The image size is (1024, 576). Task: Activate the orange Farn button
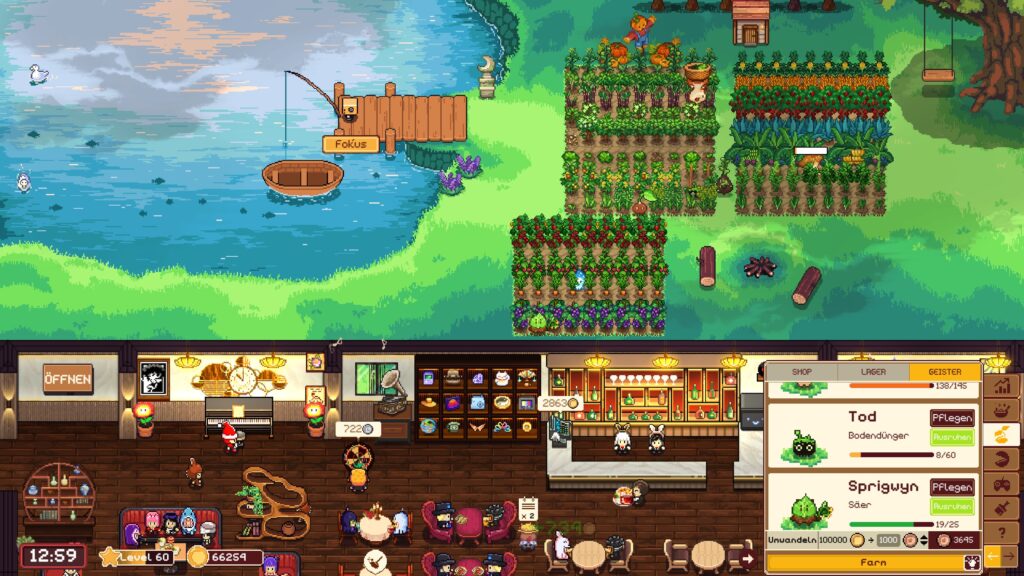pos(873,563)
